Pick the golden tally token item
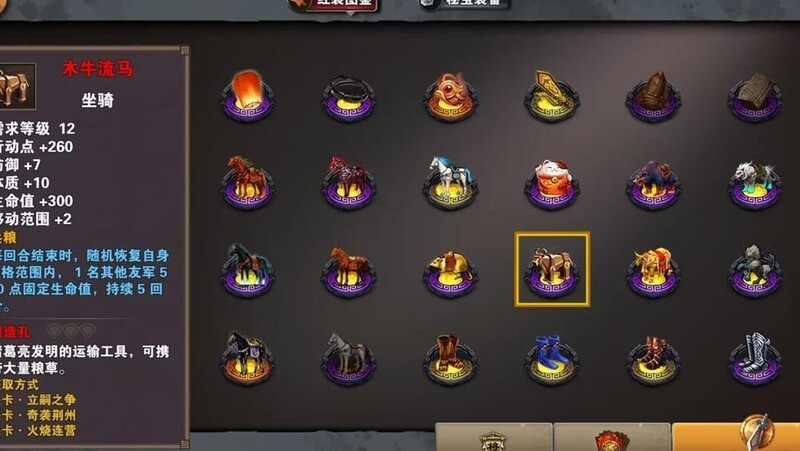The width and height of the screenshot is (800, 451). pyautogui.click(x=551, y=94)
